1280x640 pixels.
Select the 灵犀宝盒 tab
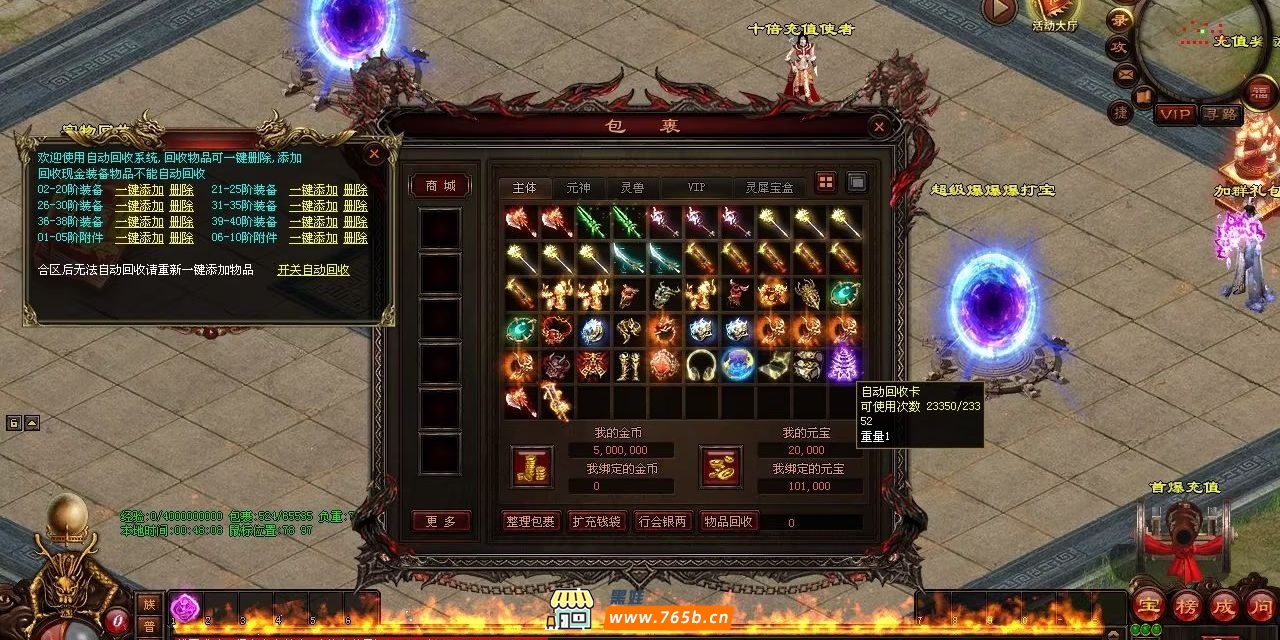point(769,187)
